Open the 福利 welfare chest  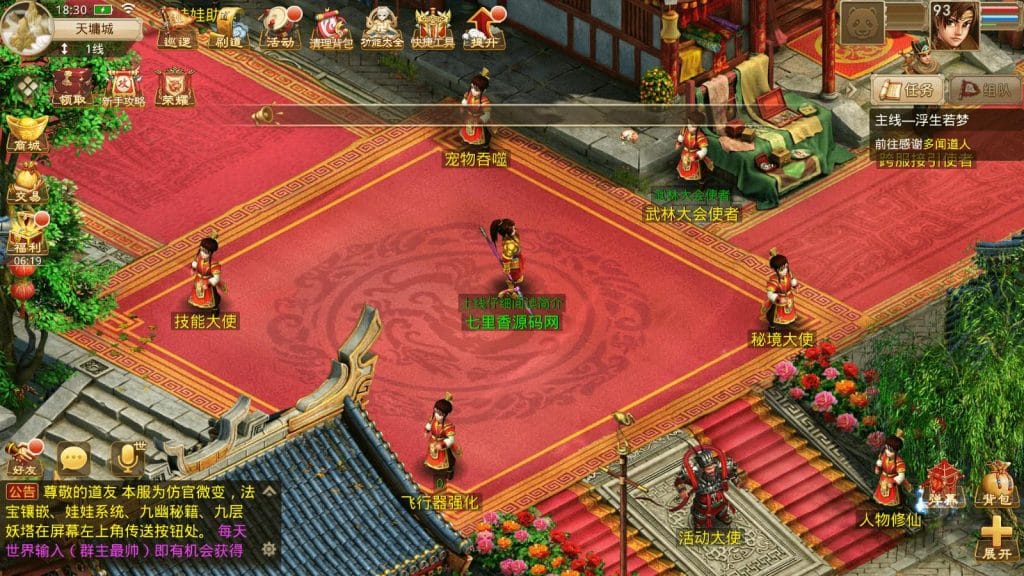click(27, 234)
